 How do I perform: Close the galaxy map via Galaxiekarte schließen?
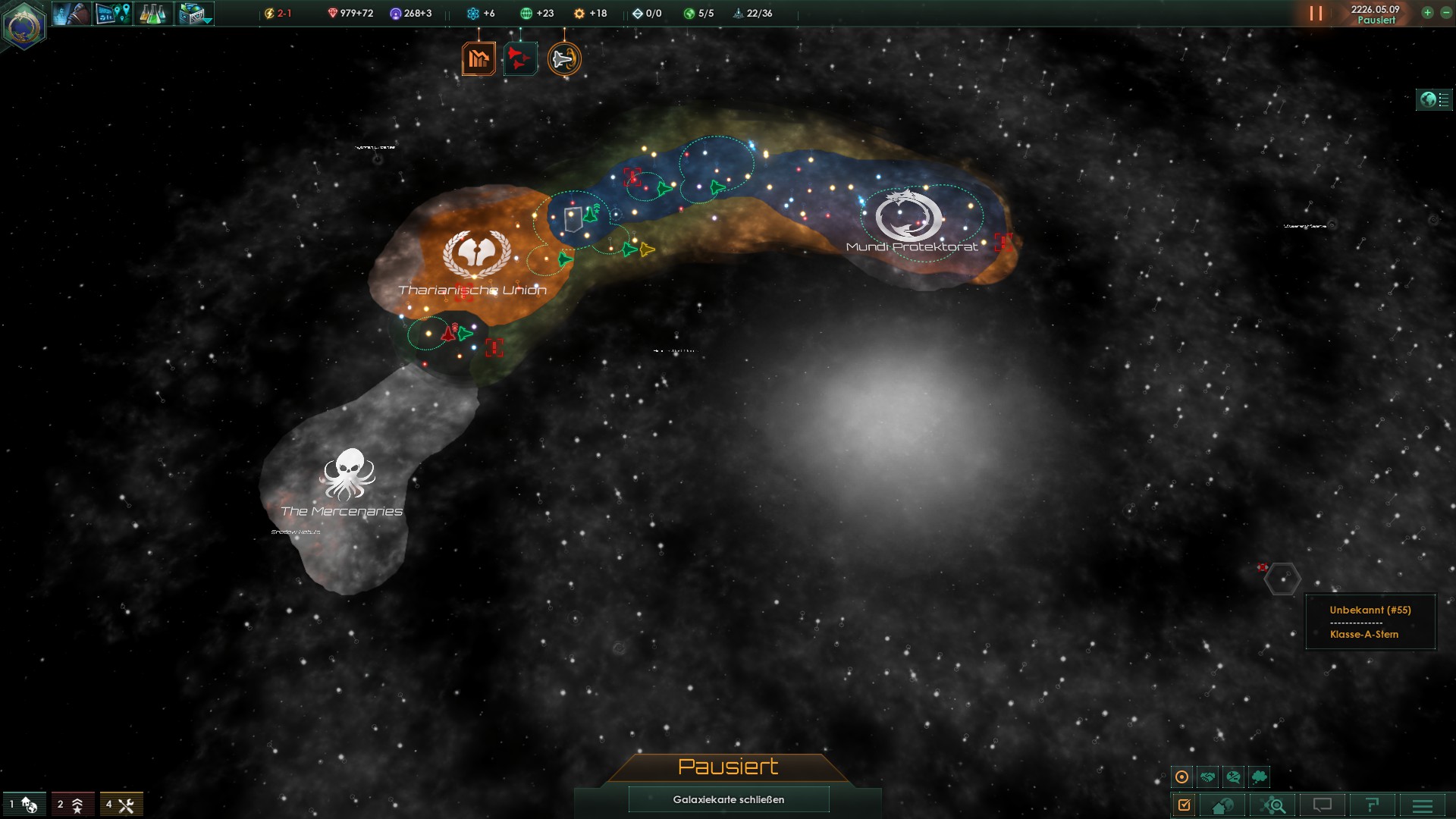pyautogui.click(x=728, y=799)
